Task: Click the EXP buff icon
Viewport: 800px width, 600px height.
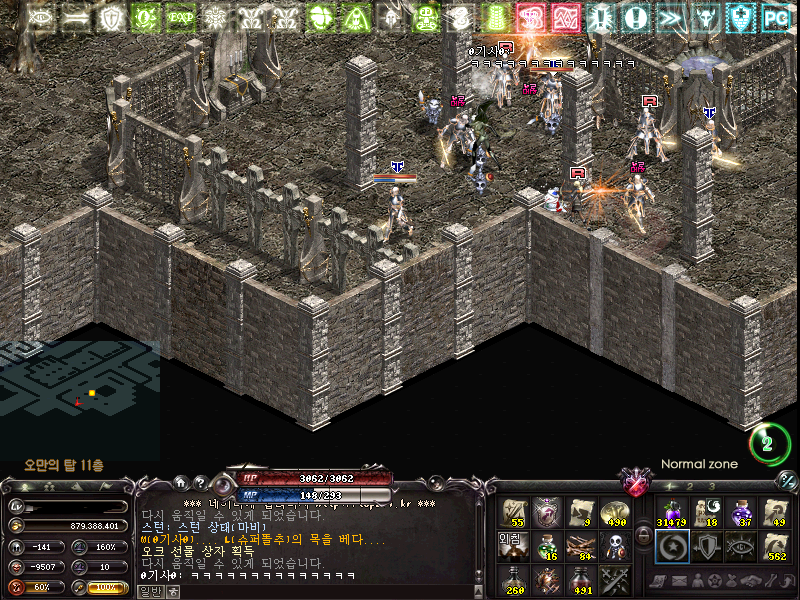Action: pos(180,17)
